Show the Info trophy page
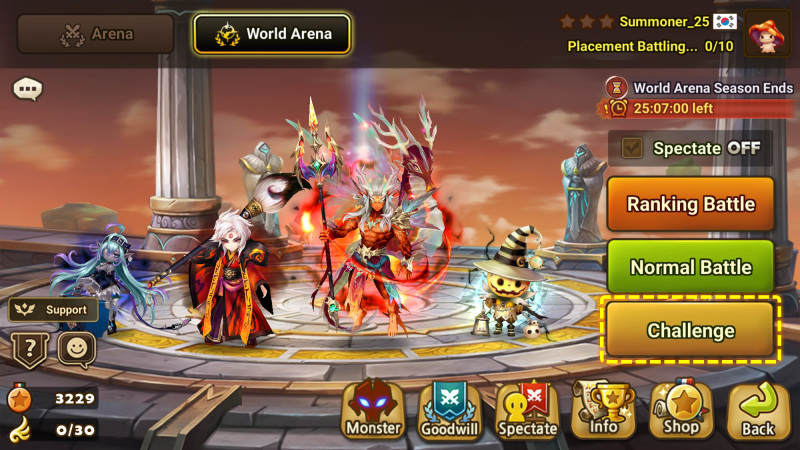This screenshot has width=800, height=450. point(604,410)
